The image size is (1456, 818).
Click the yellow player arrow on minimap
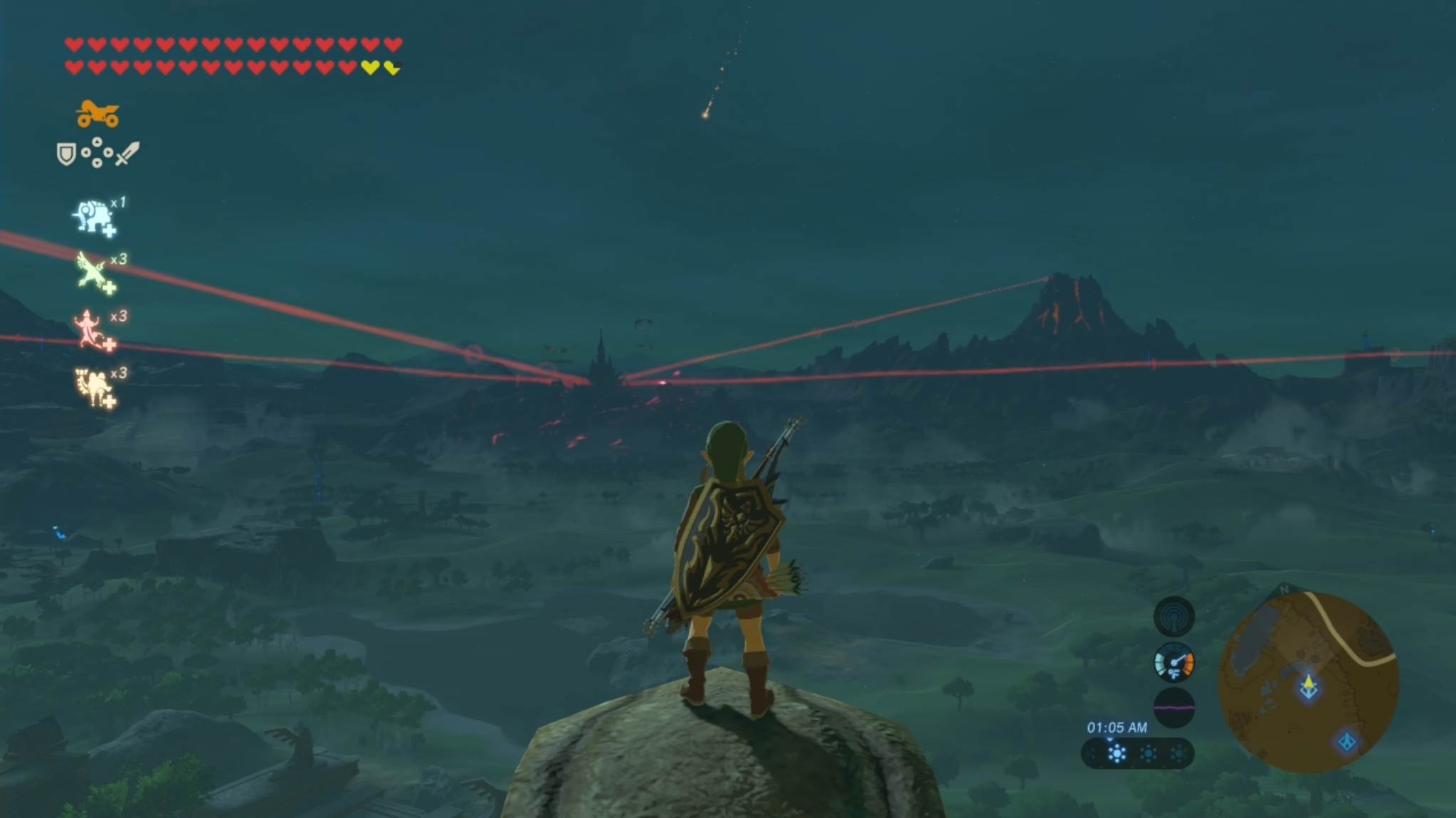pyautogui.click(x=1308, y=686)
